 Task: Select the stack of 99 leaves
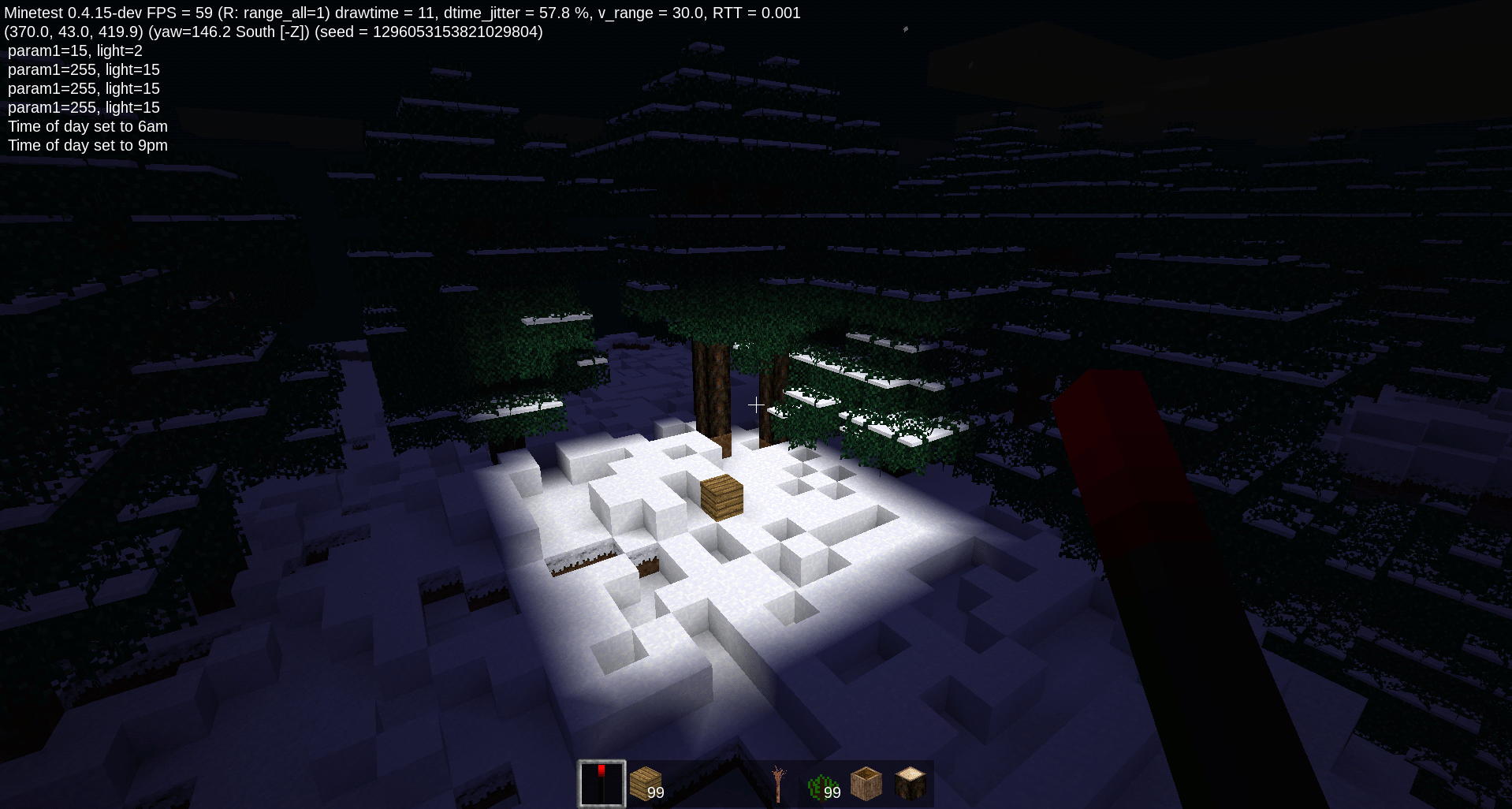[821, 782]
